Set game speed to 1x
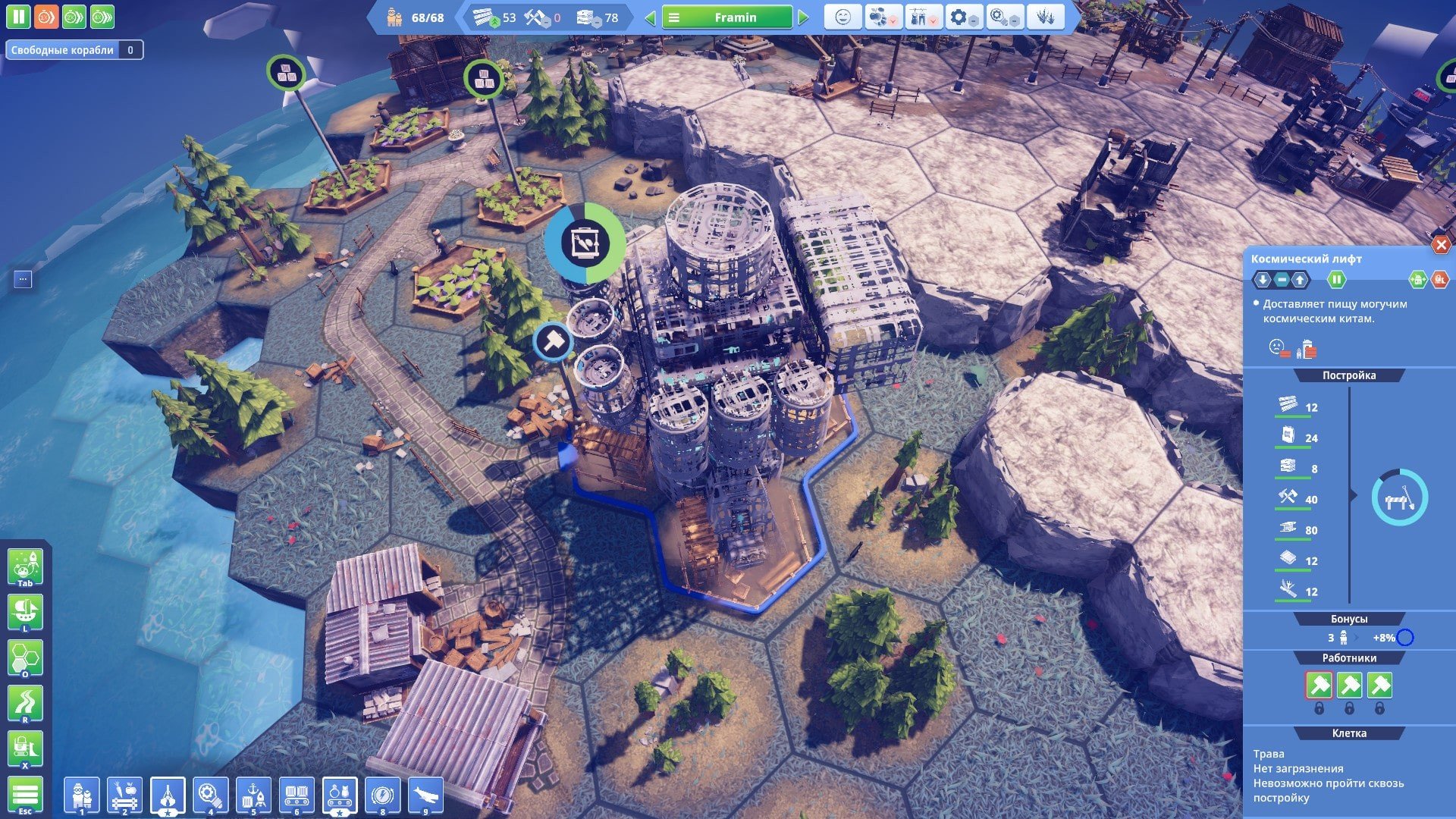1456x819 pixels. (46, 17)
